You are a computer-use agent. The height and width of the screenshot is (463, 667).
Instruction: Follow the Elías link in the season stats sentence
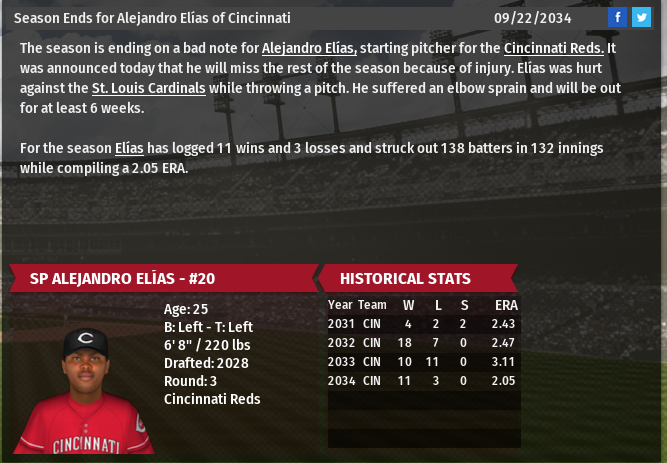129,148
